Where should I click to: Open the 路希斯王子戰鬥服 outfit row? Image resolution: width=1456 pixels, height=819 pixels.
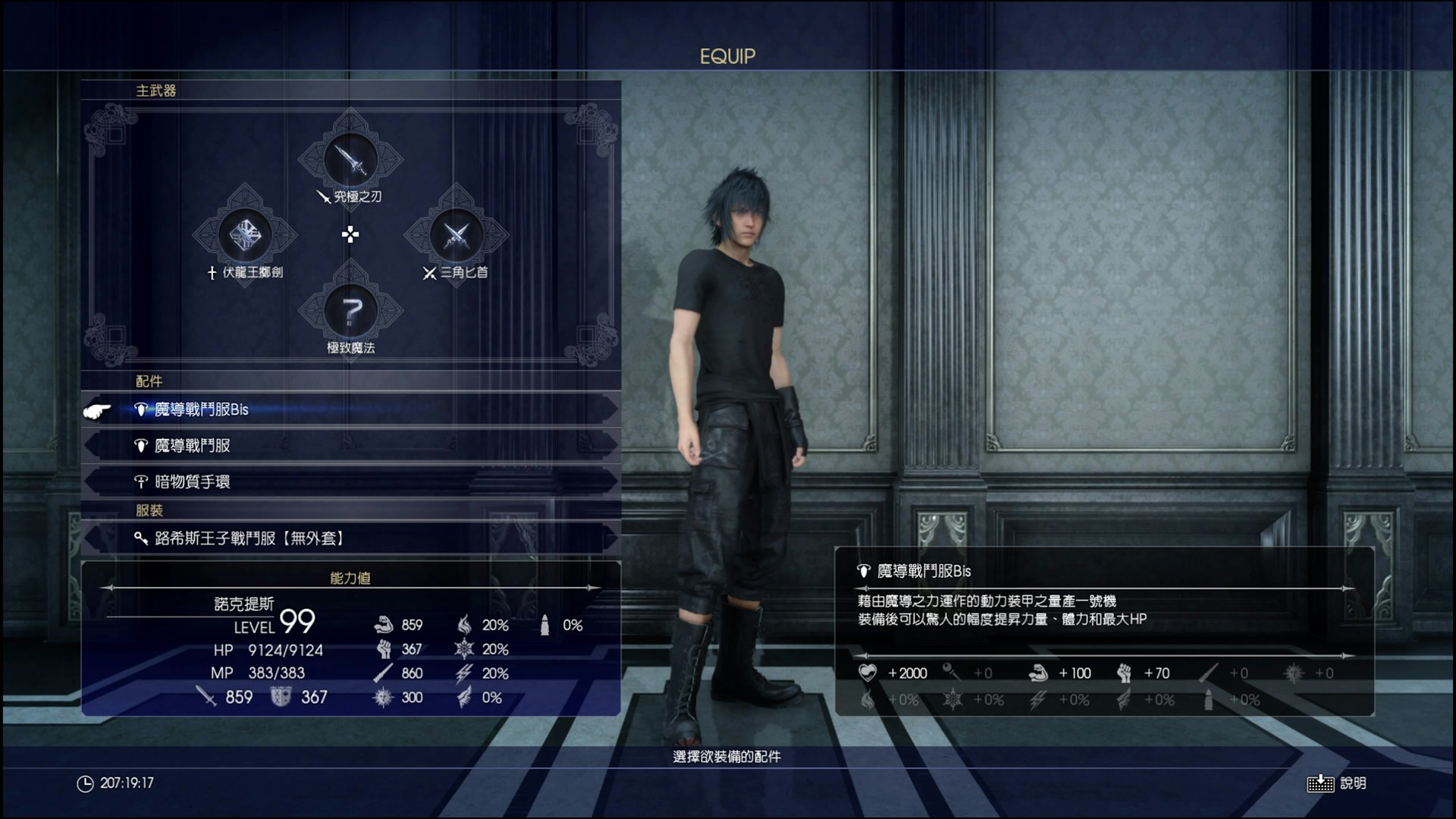[350, 538]
